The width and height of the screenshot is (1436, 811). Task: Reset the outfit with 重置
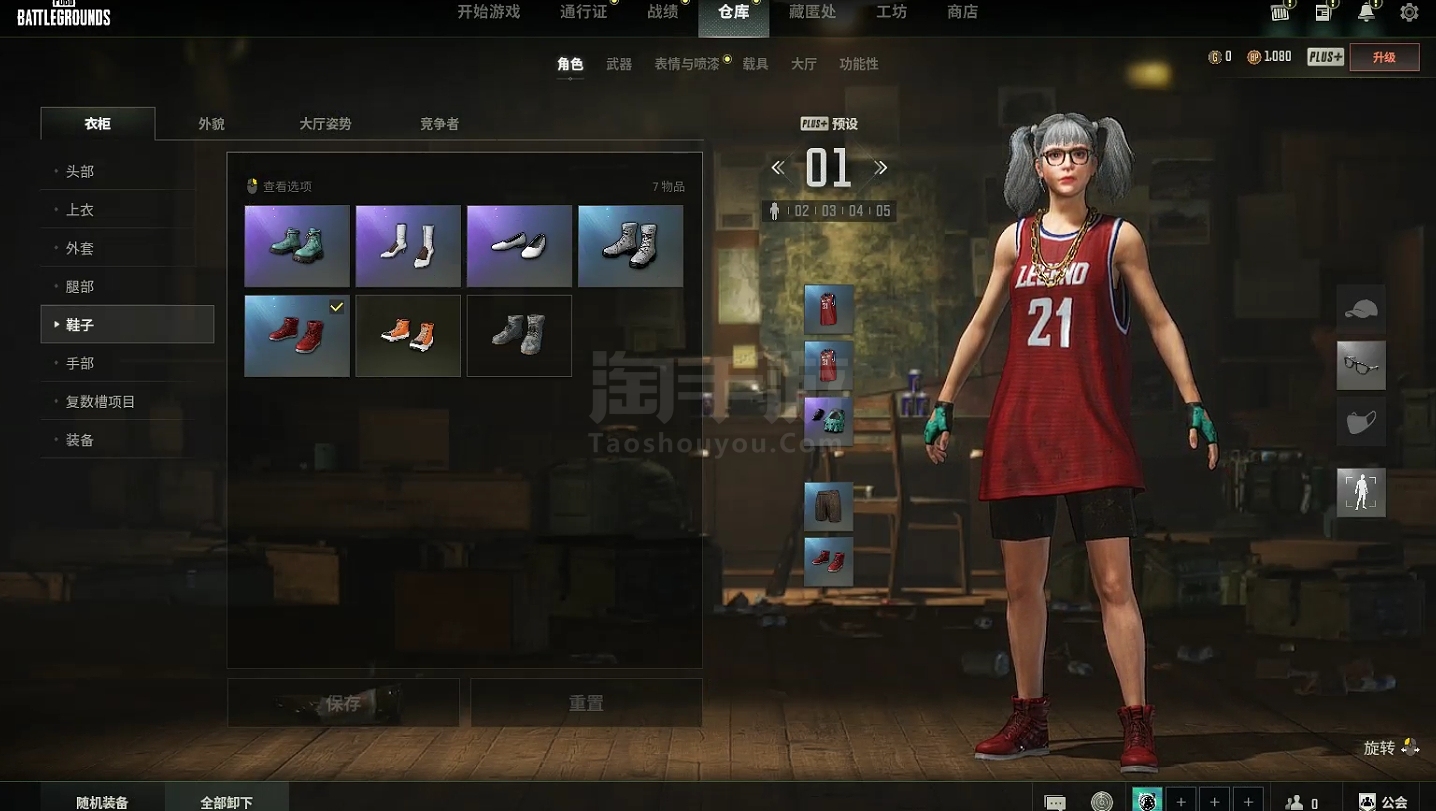586,703
